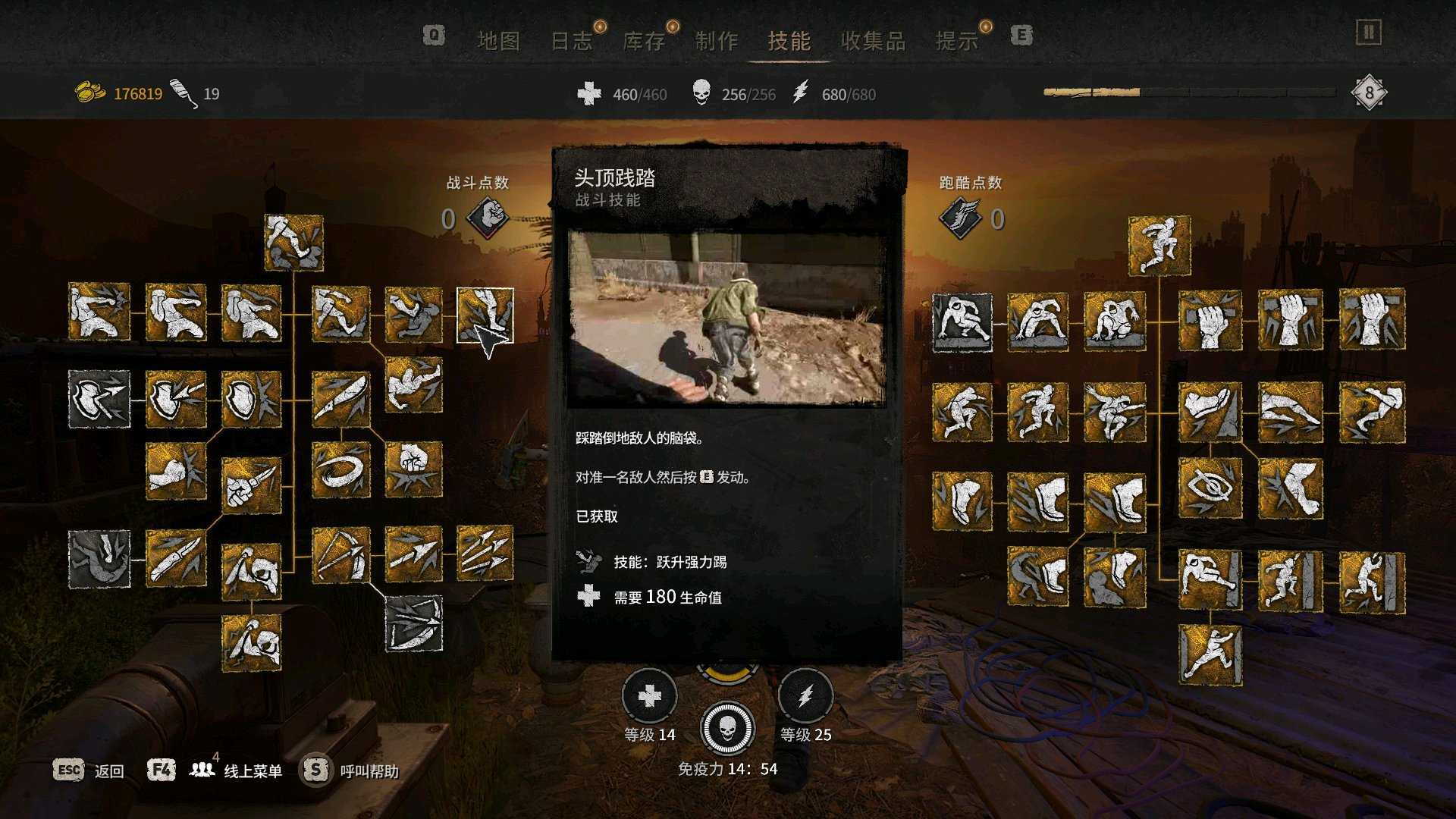
Task: Click the pause icon in the top corner
Action: tap(1369, 33)
